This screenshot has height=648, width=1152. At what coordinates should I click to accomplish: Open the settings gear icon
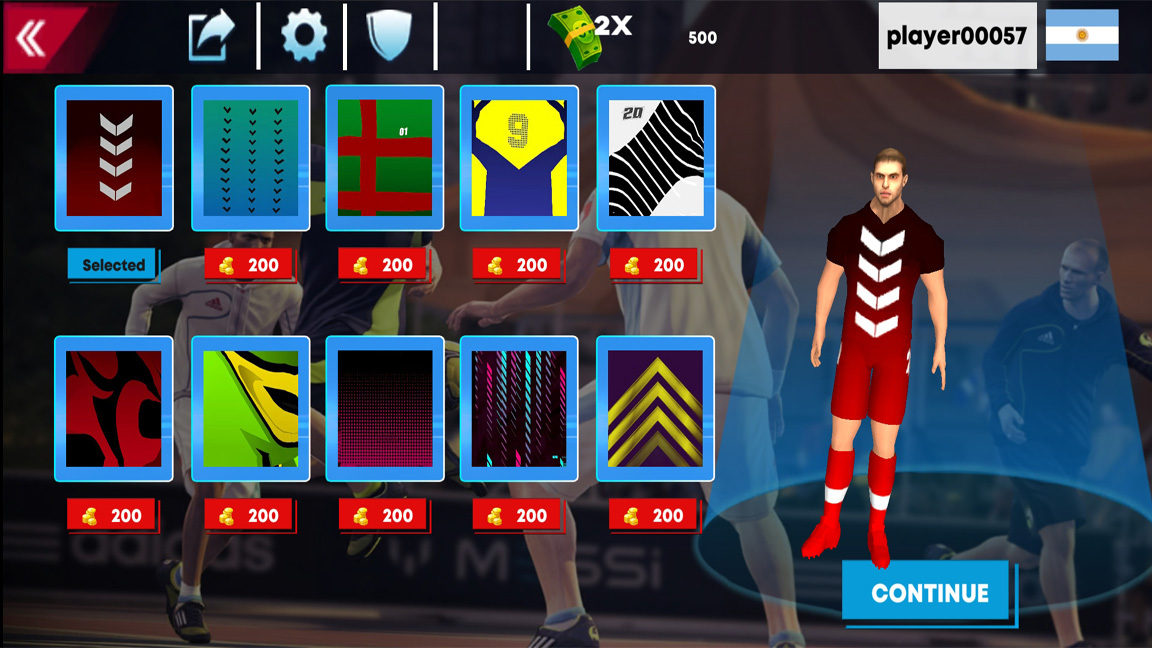303,37
